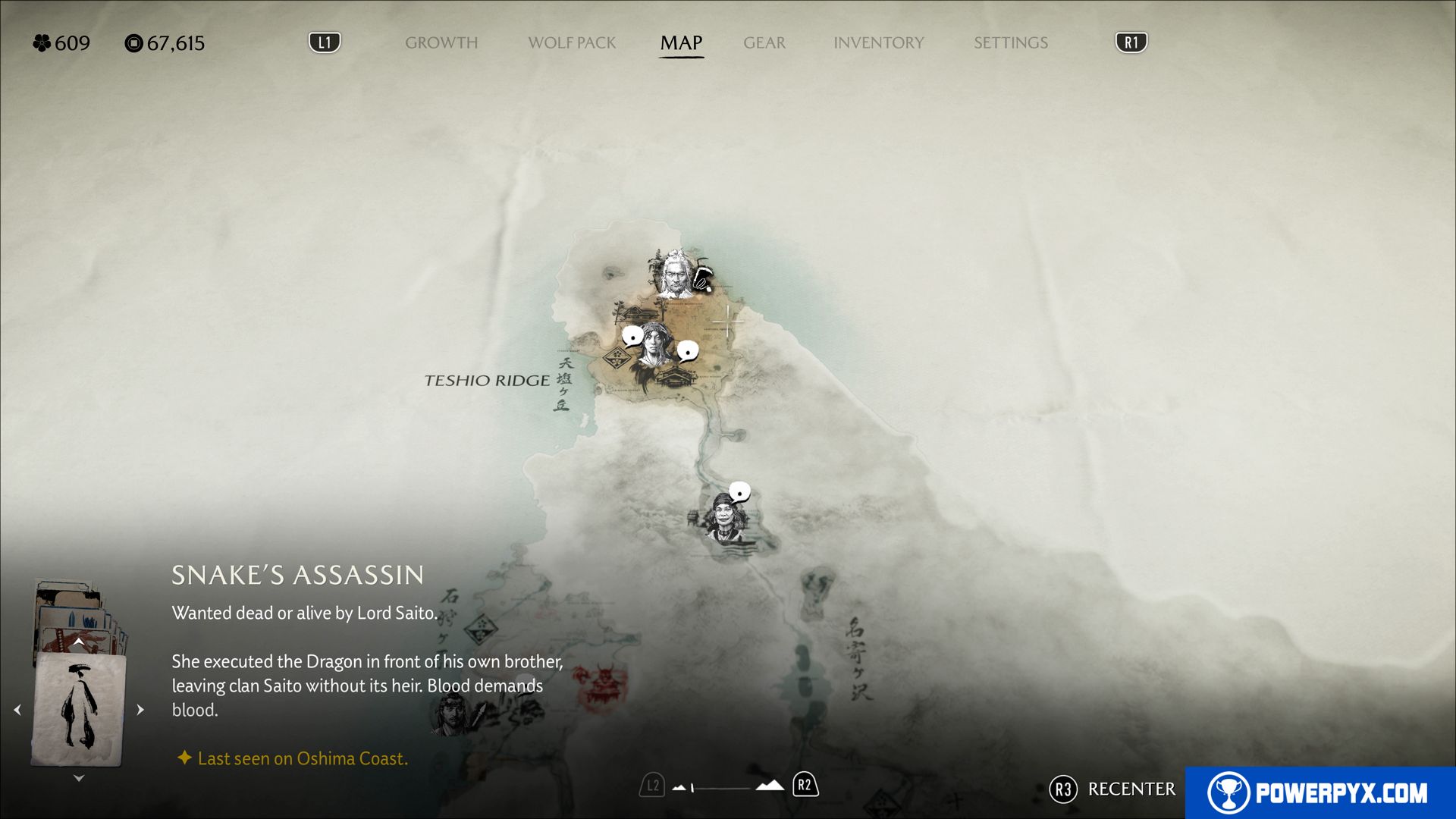The width and height of the screenshot is (1456, 819).
Task: Show the next card with the right arrow
Action: click(140, 710)
